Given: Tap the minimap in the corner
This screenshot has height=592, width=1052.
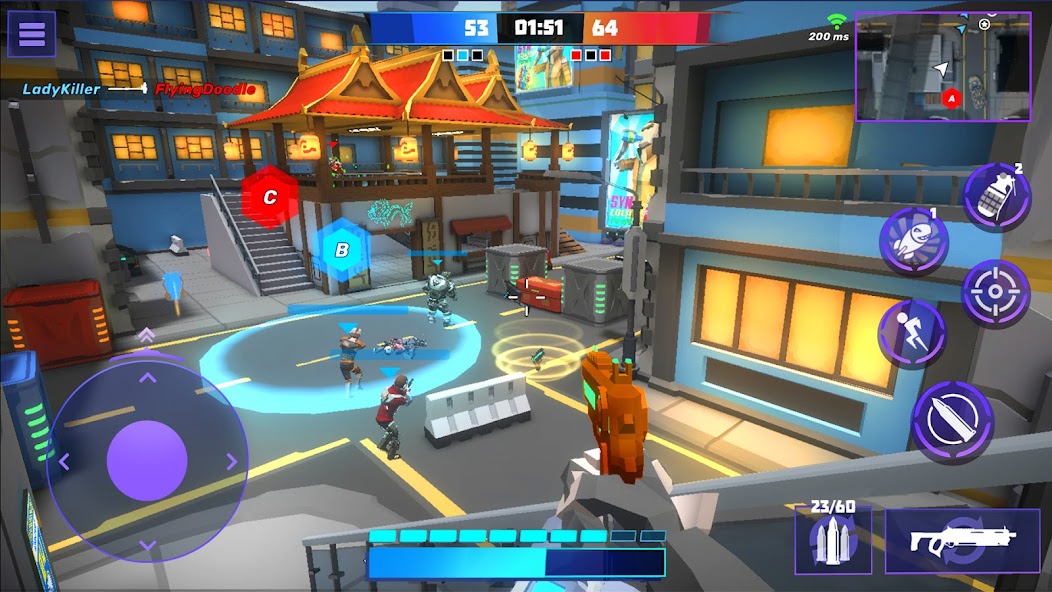Looking at the screenshot, I should (x=942, y=67).
